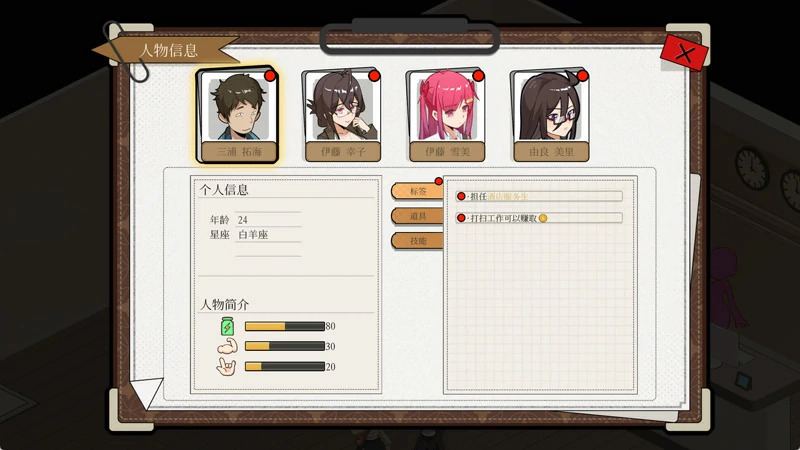Choose the 伊藤 幸子 character card
This screenshot has height=450, width=800.
pyautogui.click(x=342, y=115)
